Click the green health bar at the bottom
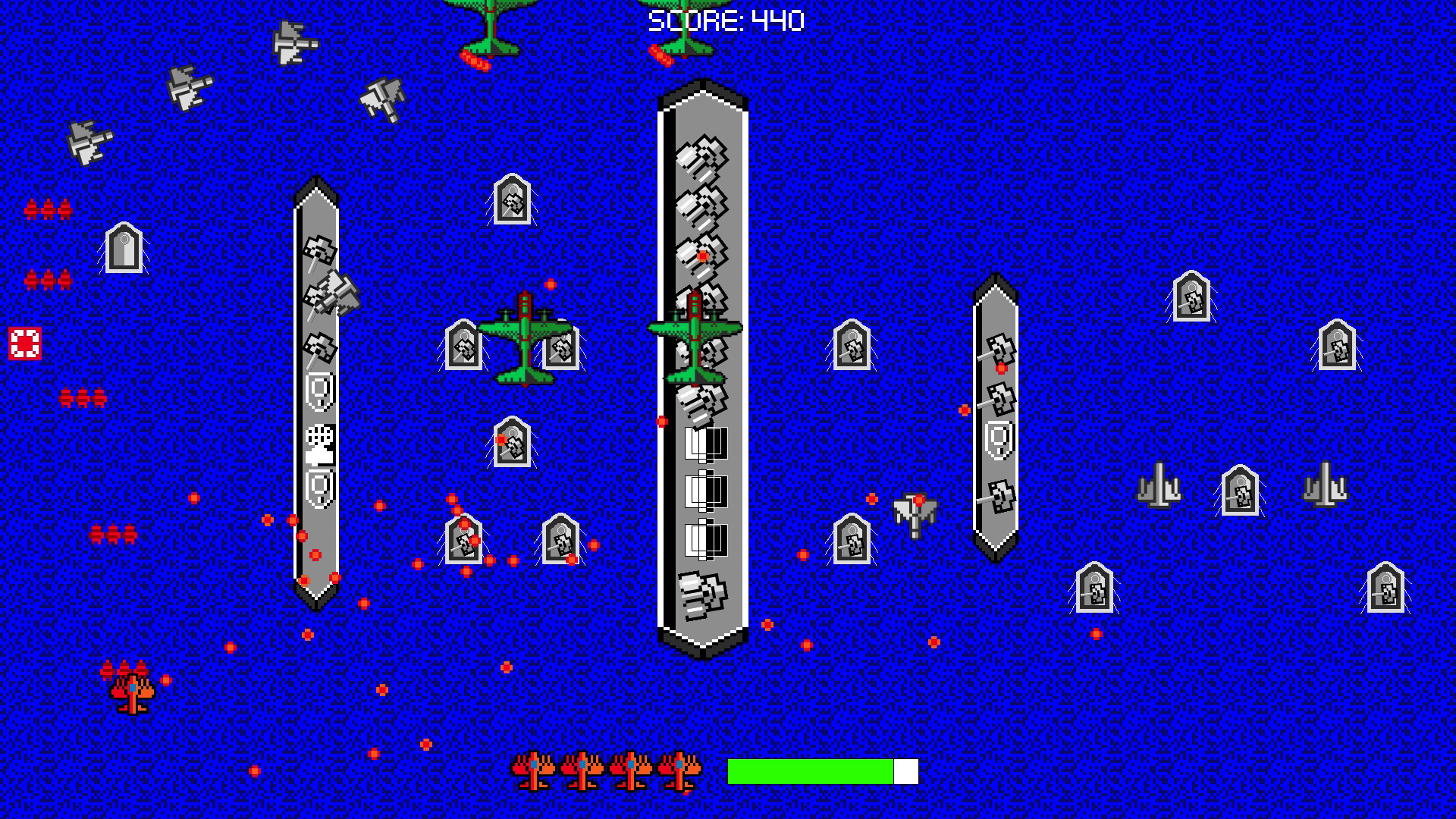Viewport: 1456px width, 819px height. (x=811, y=770)
